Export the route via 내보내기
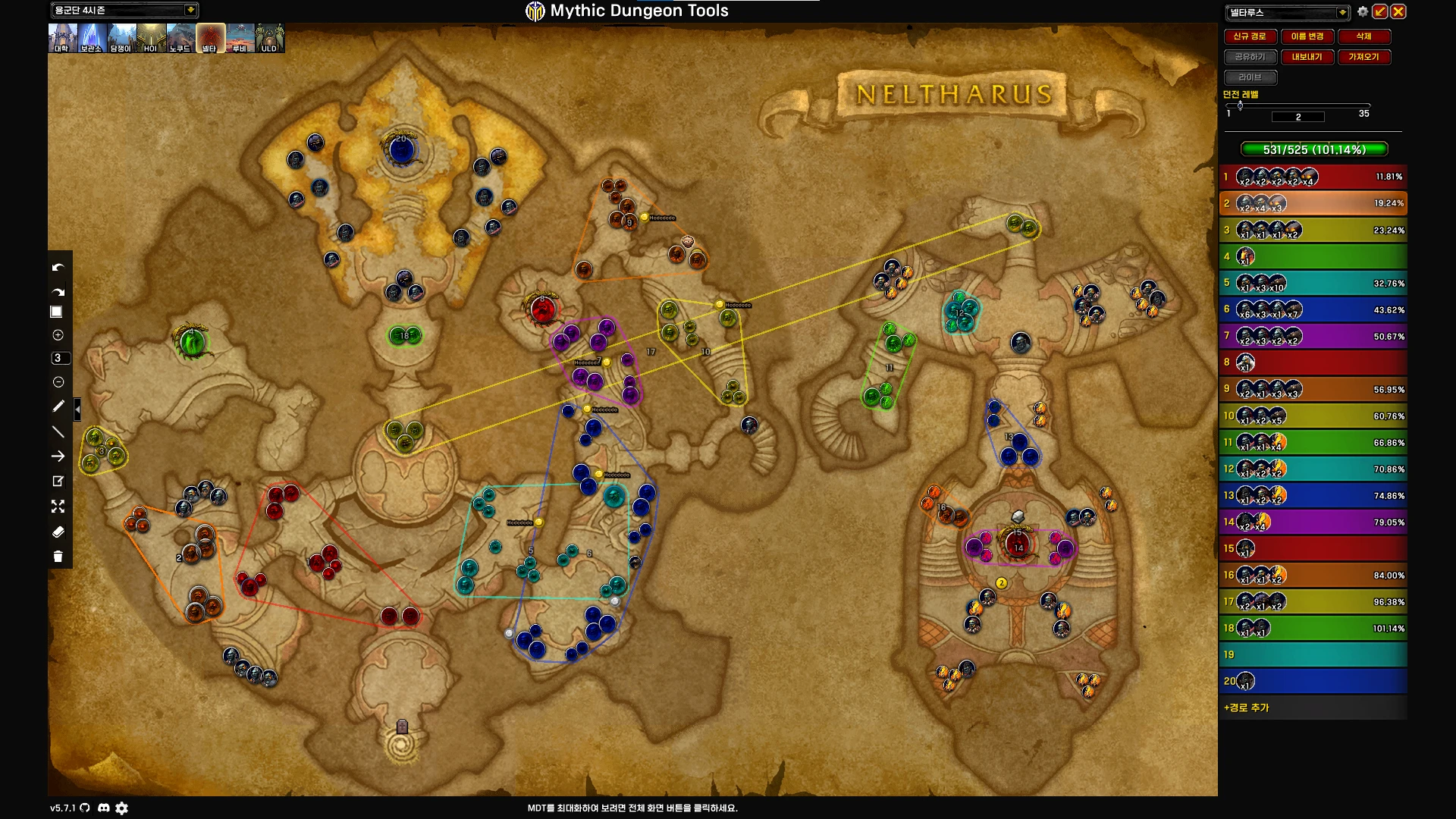Viewport: 1456px width, 819px height. pyautogui.click(x=1307, y=57)
